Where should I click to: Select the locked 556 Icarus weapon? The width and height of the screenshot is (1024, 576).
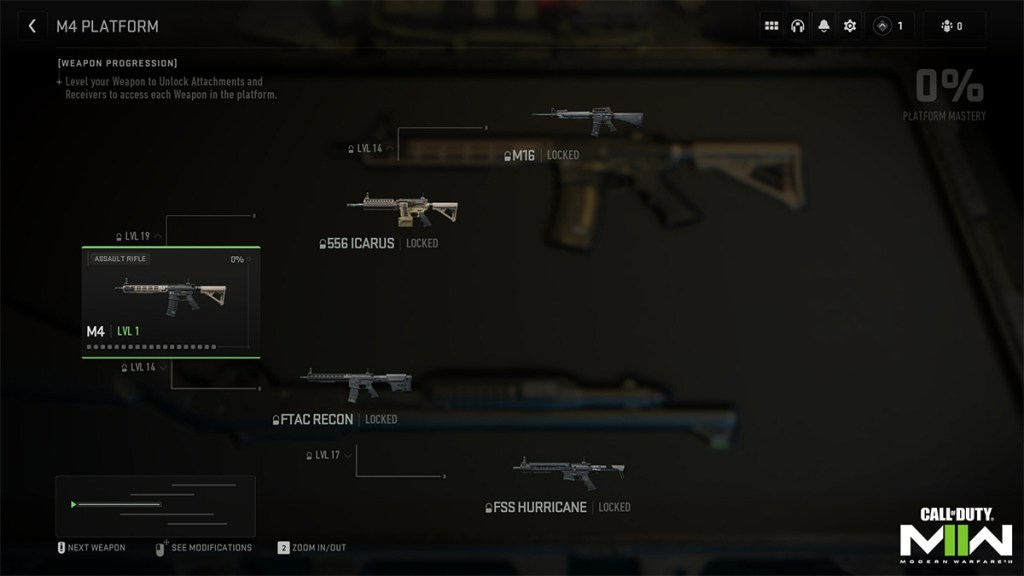pyautogui.click(x=401, y=210)
